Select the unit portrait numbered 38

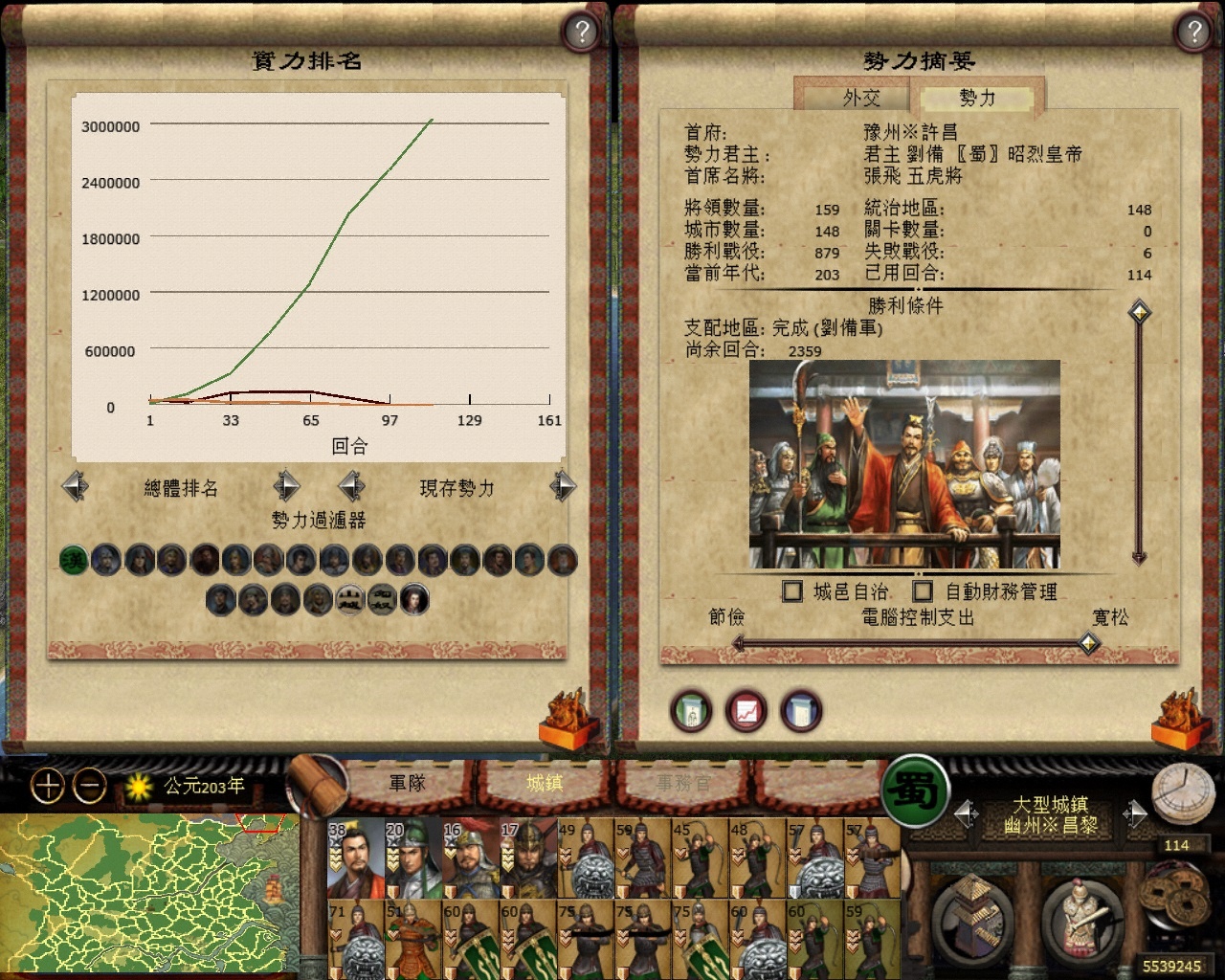click(x=354, y=857)
